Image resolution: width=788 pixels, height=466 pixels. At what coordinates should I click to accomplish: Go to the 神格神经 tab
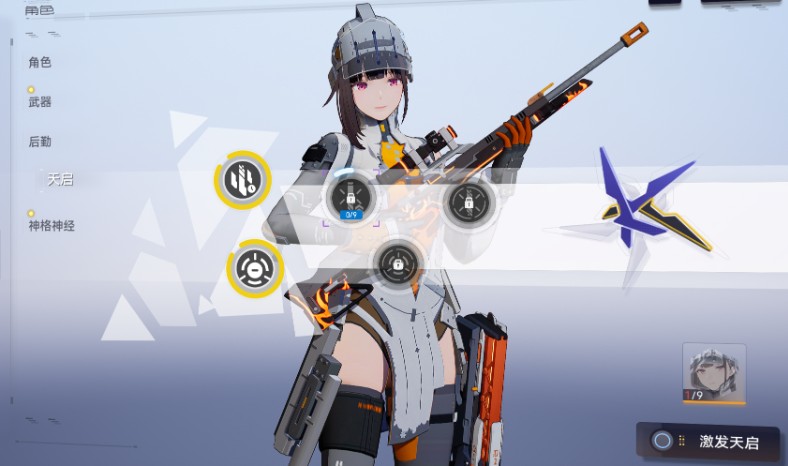click(x=52, y=226)
